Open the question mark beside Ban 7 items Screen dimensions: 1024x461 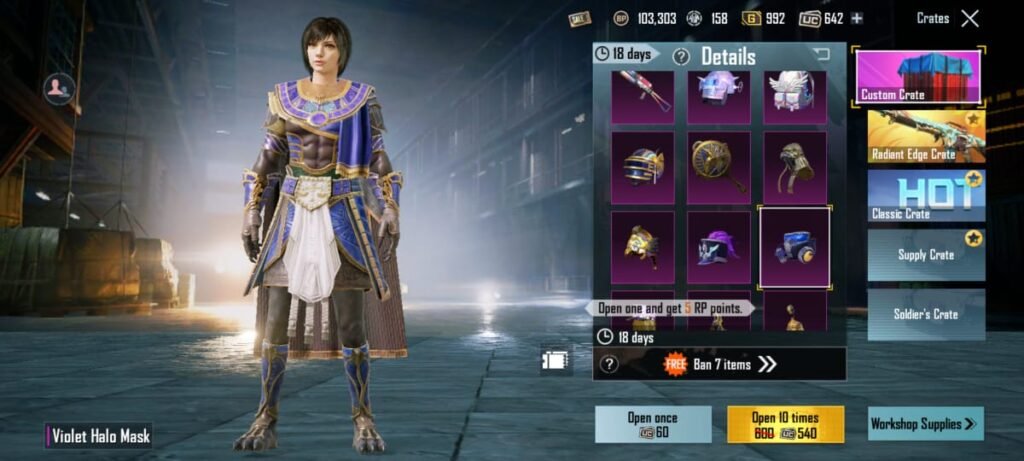pyautogui.click(x=609, y=364)
